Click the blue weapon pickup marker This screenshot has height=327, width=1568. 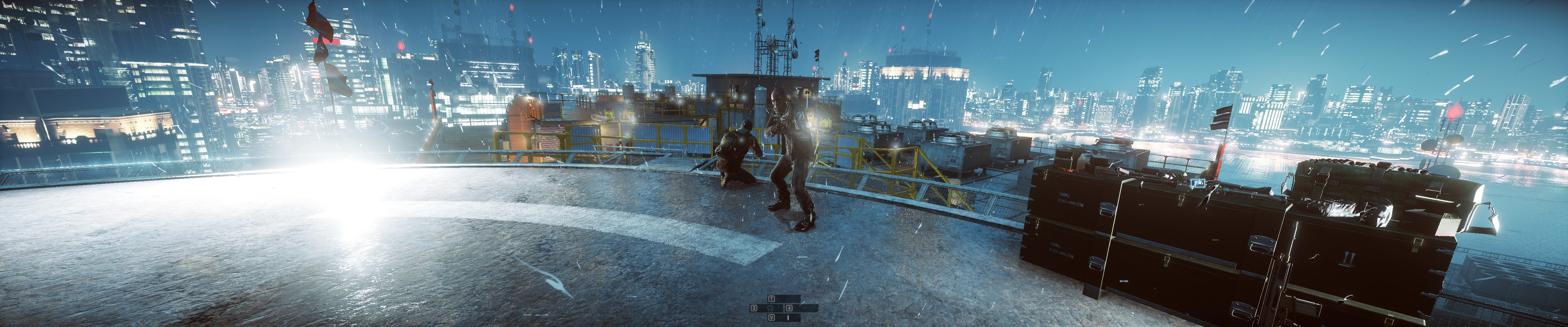click(x=1197, y=183)
